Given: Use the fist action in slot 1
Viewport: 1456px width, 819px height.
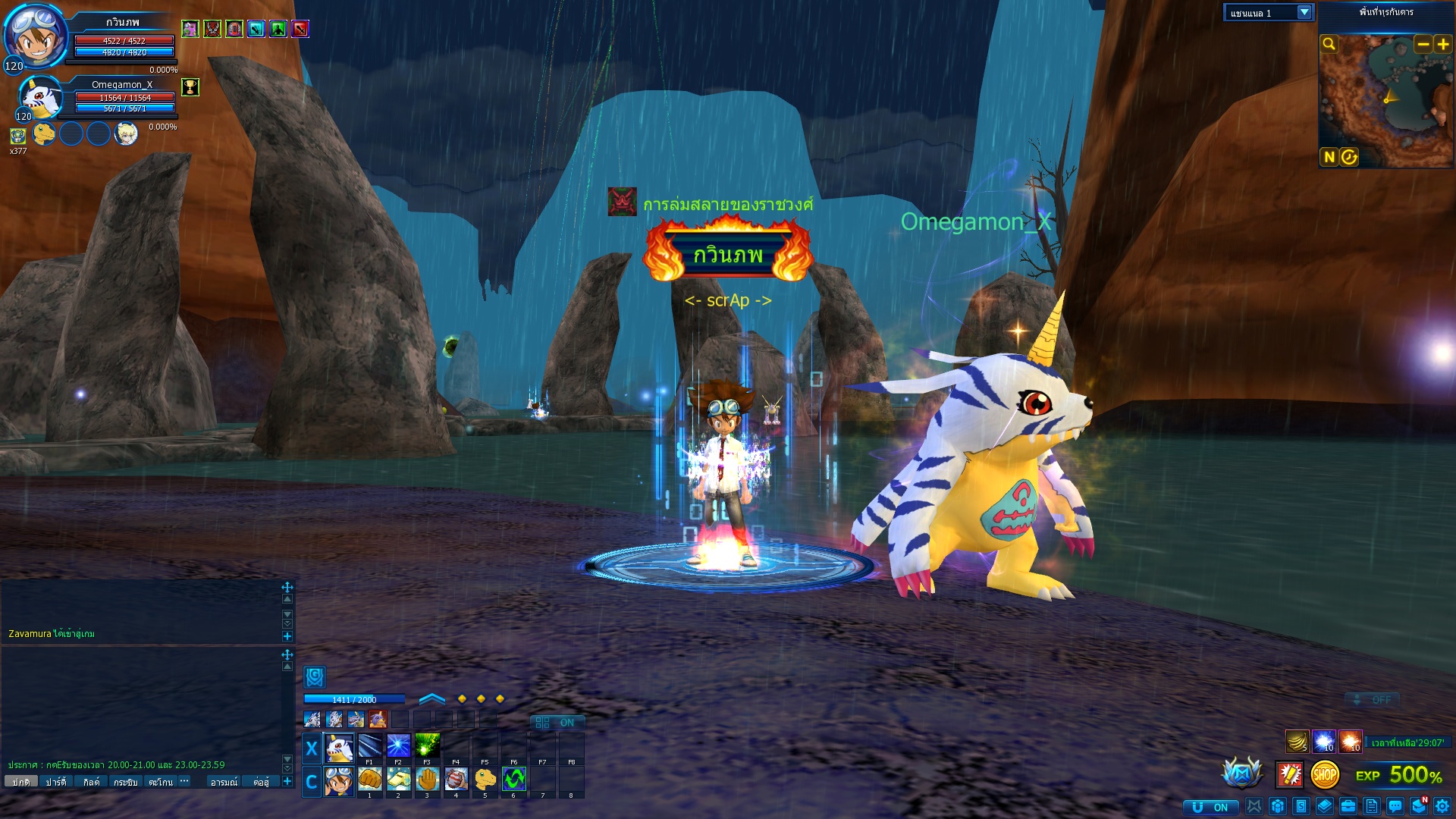Looking at the screenshot, I should [369, 779].
